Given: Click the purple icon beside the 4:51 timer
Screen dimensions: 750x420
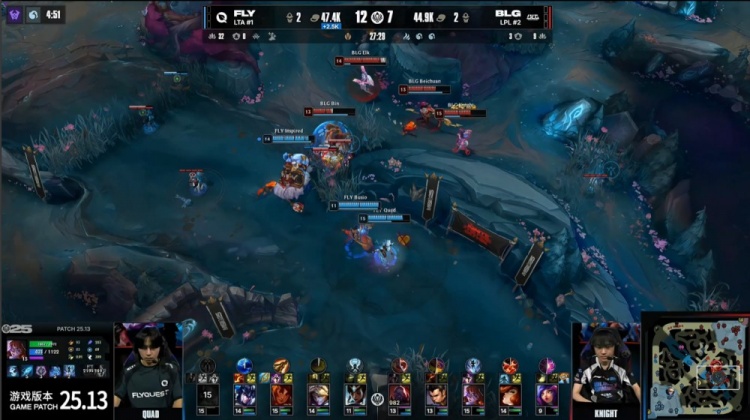Looking at the screenshot, I should [15, 15].
